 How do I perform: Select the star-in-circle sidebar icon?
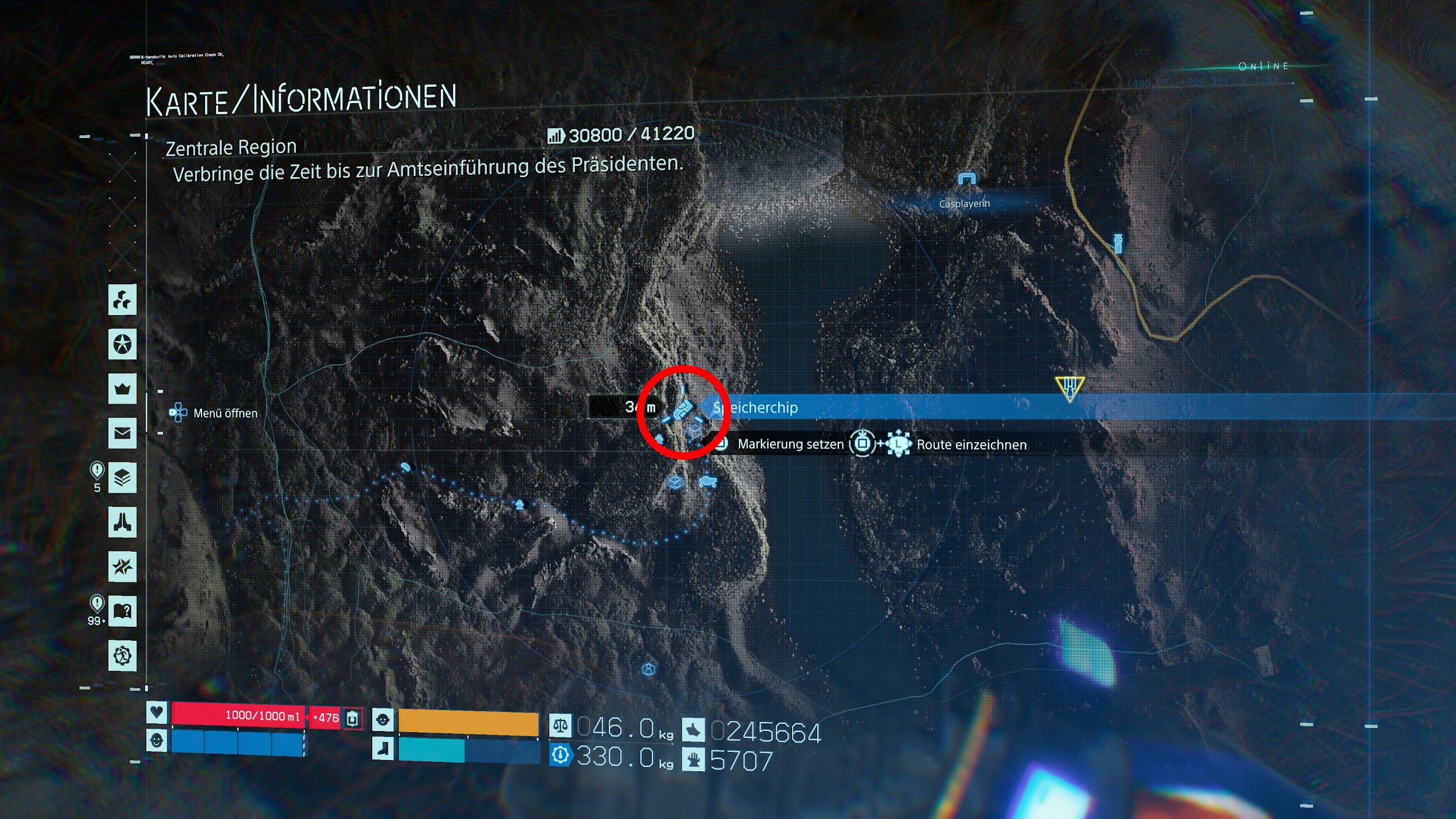point(122,344)
